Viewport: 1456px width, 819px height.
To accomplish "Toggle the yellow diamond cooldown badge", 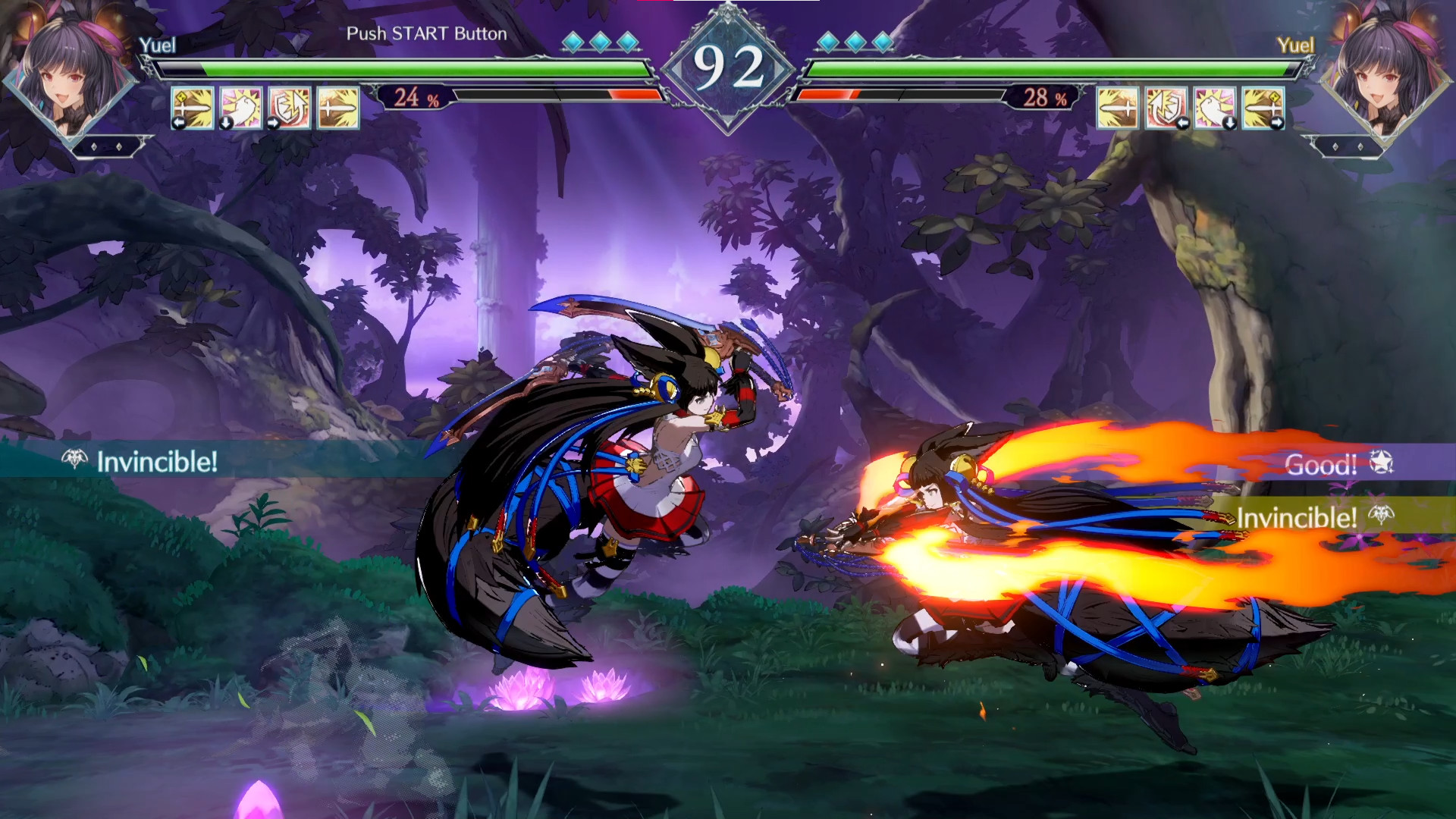I will point(181,97).
